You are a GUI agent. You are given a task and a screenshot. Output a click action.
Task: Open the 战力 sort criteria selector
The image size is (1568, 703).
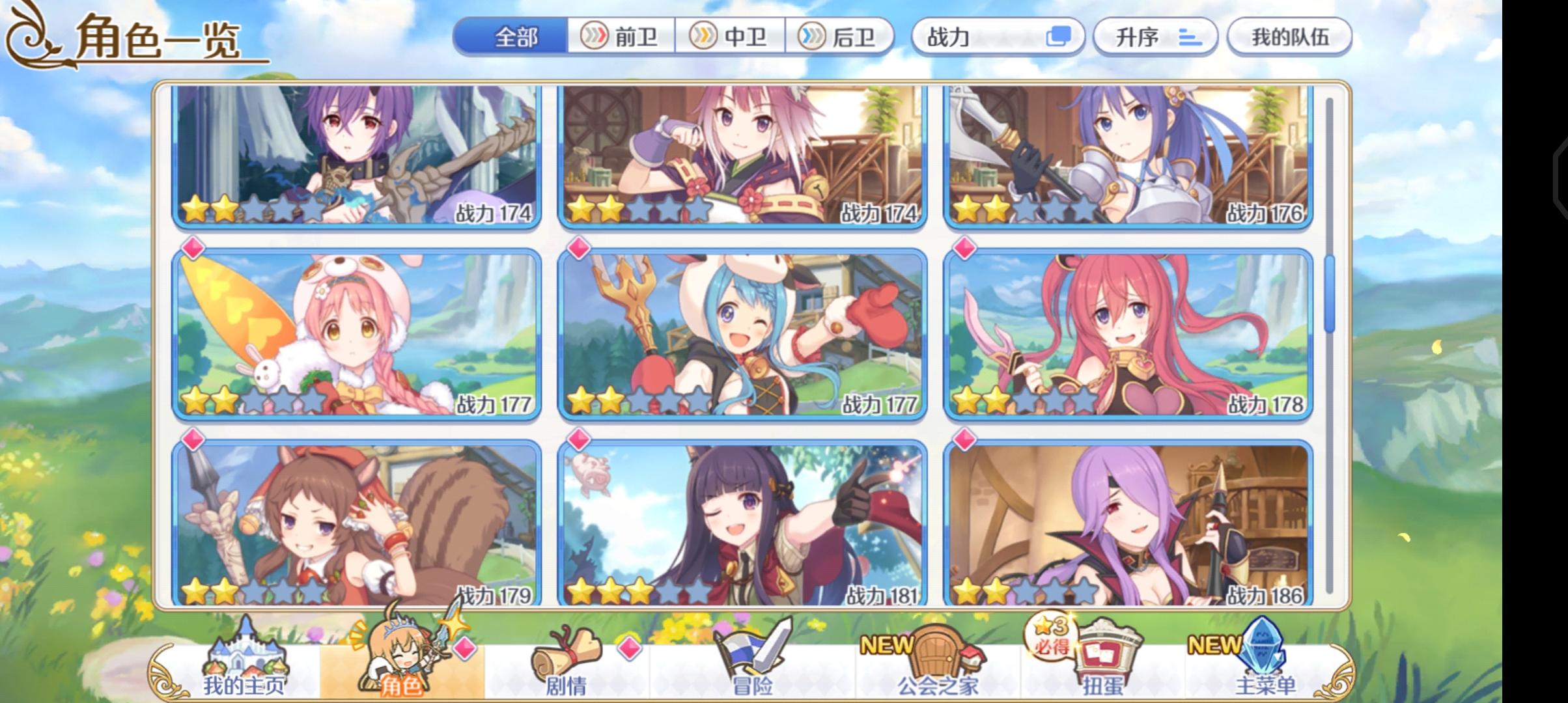tap(977, 38)
